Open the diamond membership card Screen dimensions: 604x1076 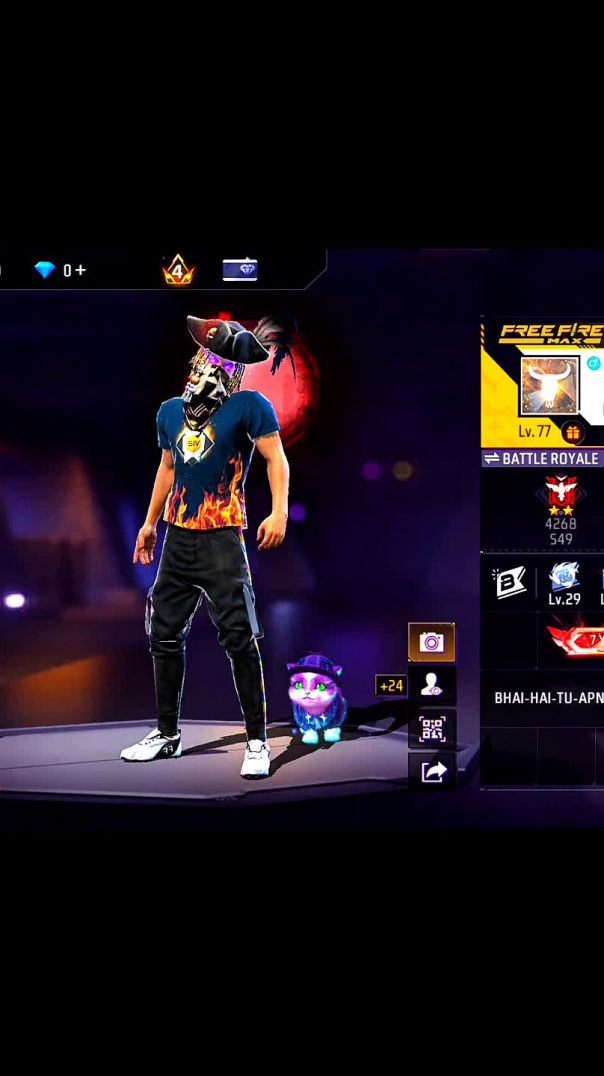(x=240, y=269)
